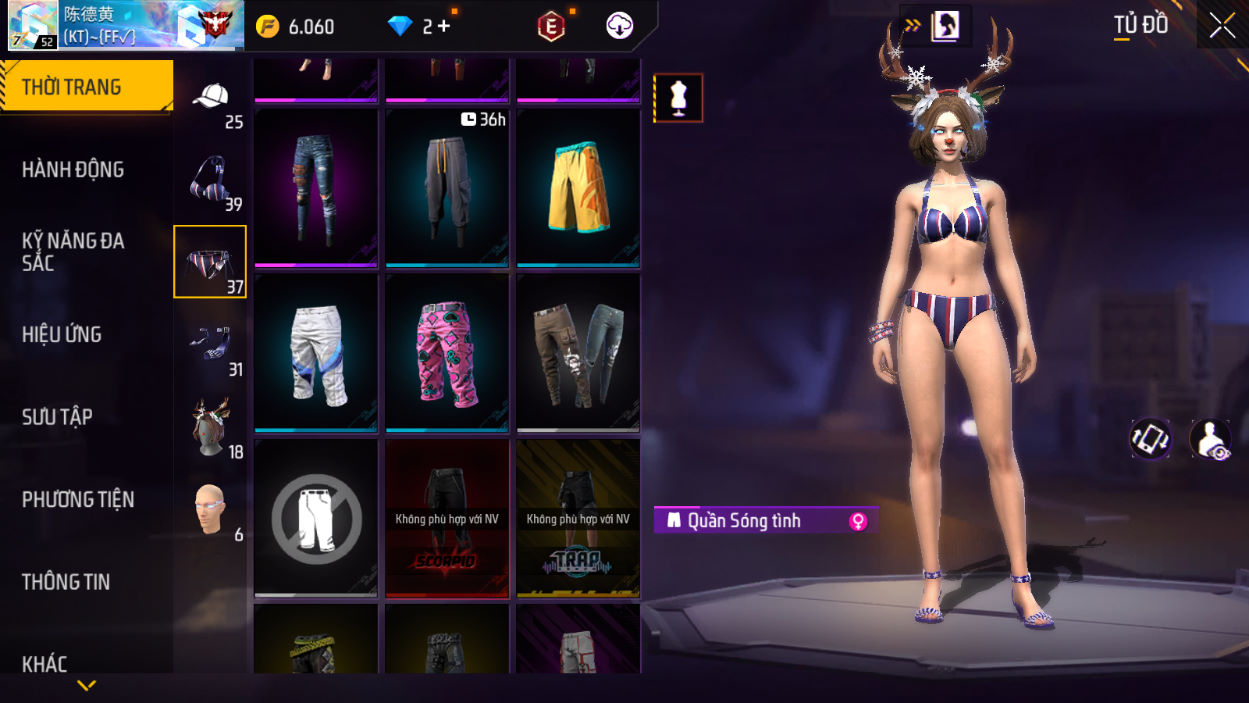Pick the ripped blue jeans
This screenshot has width=1249, height=703.
click(316, 187)
